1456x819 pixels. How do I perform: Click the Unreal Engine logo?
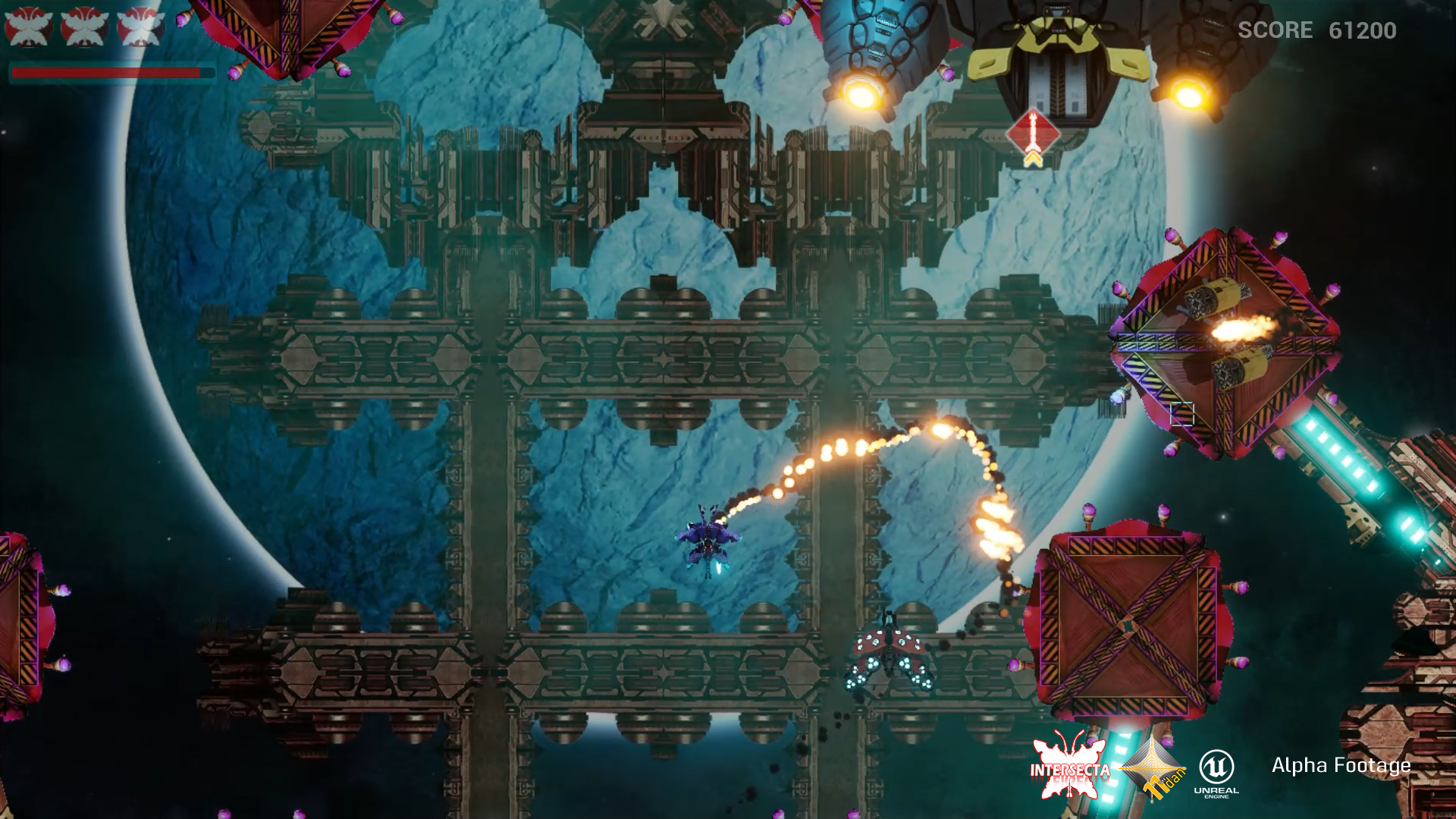point(1216,772)
